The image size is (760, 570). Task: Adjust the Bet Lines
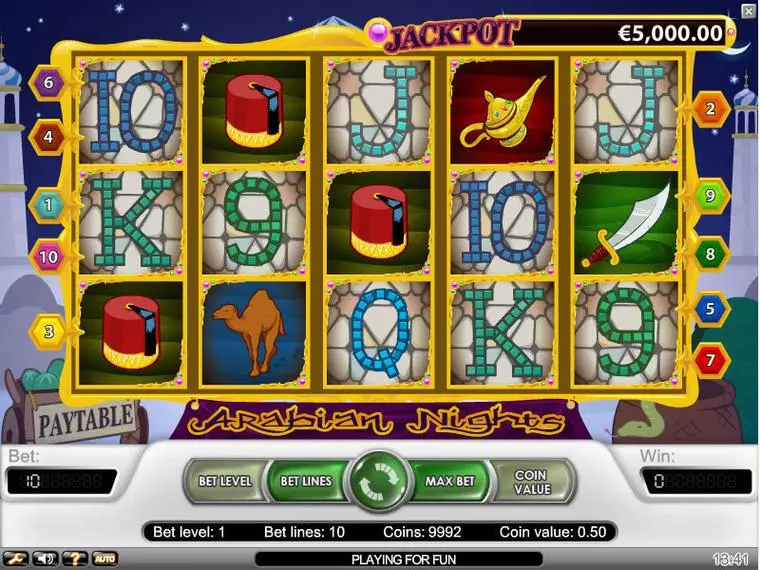tap(305, 482)
